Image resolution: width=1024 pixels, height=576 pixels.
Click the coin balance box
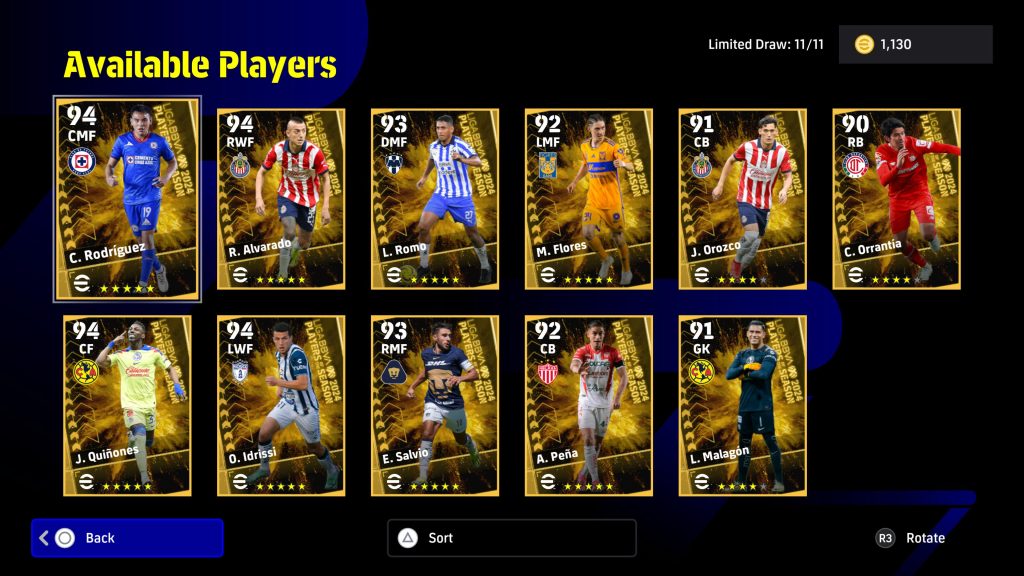click(915, 45)
